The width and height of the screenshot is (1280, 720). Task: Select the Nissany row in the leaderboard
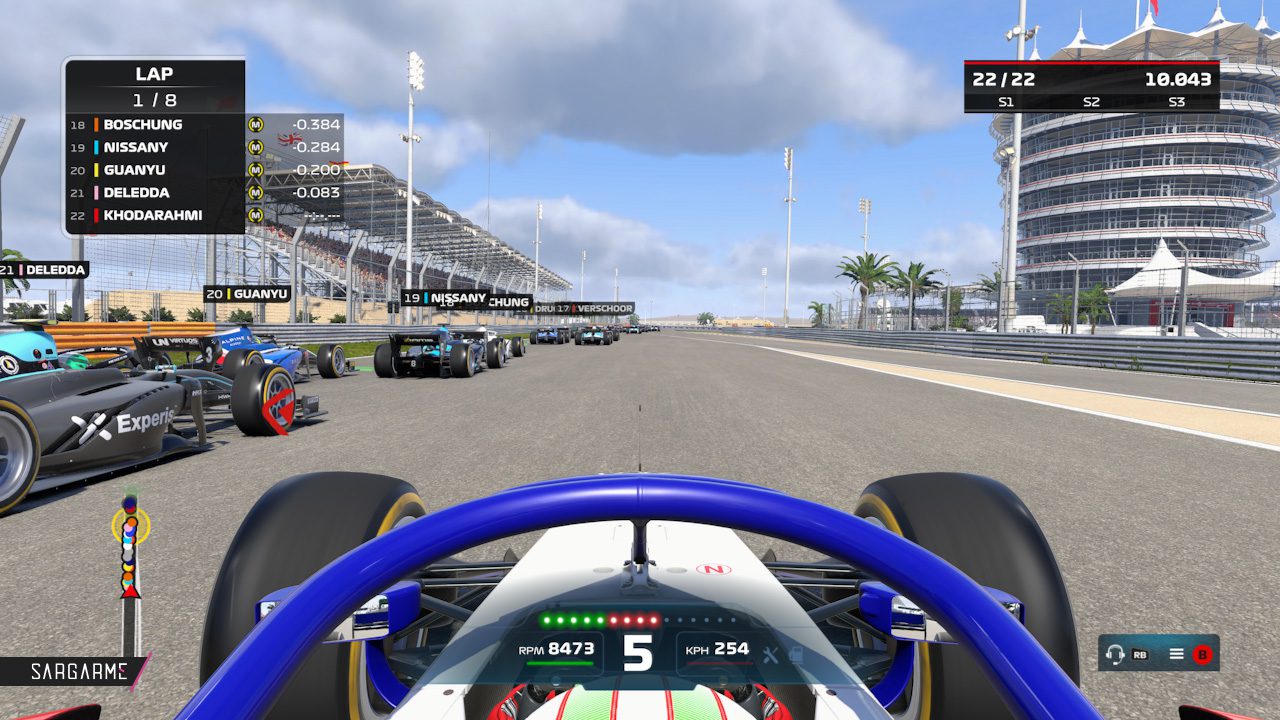point(154,147)
